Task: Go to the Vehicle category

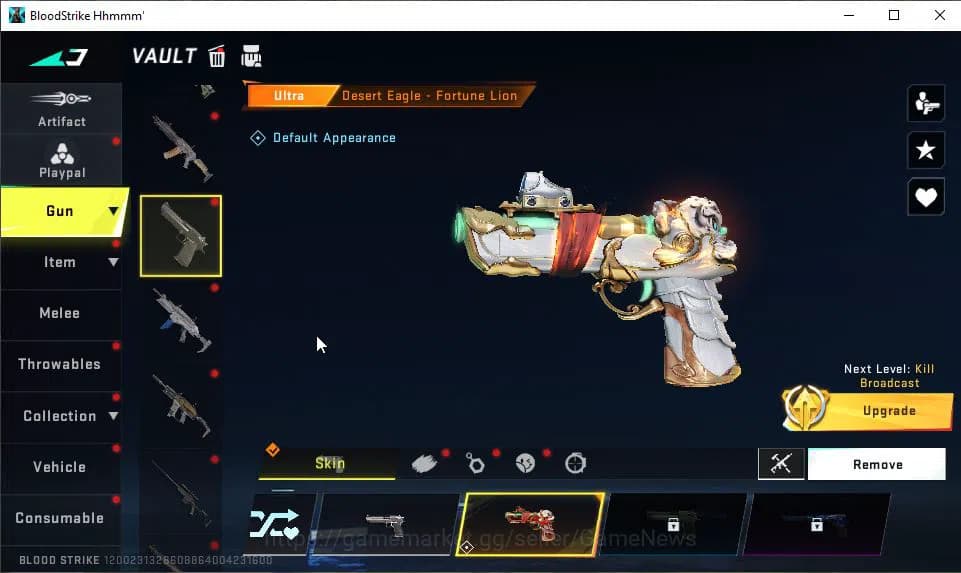Action: pos(60,467)
